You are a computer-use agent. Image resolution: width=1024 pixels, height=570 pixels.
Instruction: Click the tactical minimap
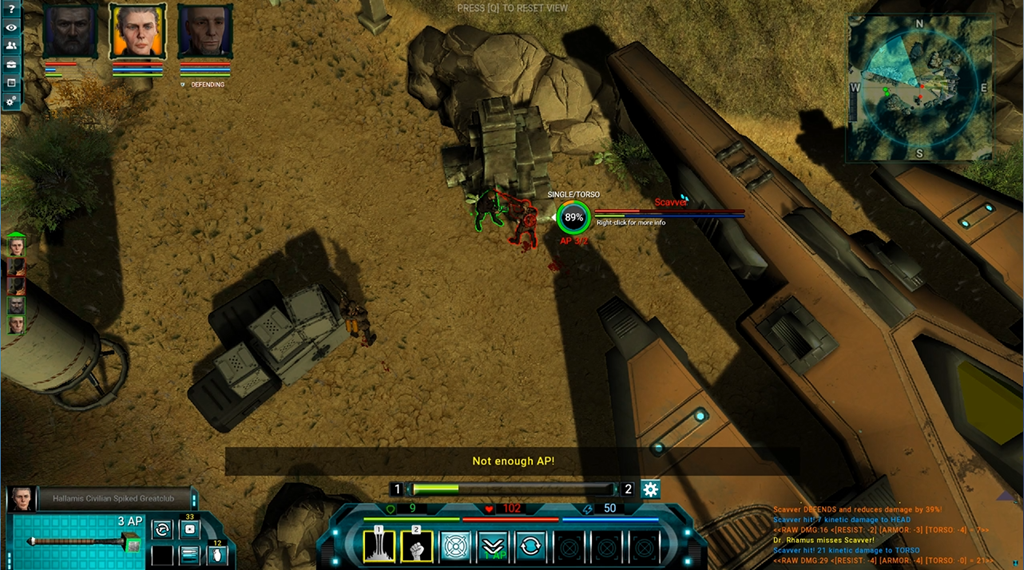point(918,90)
